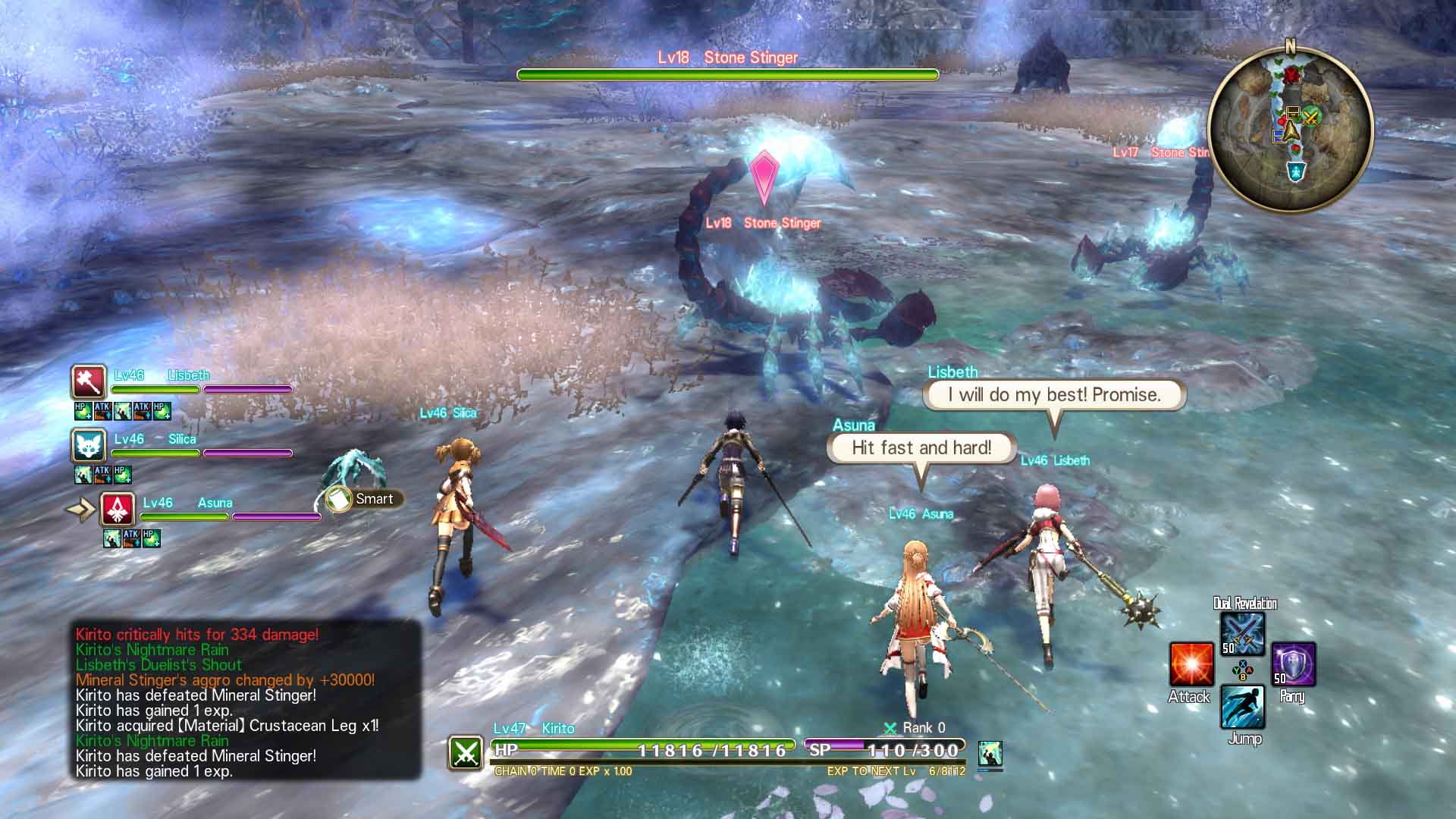Toggle Silica's HP buff icon
Image resolution: width=1456 pixels, height=819 pixels.
pos(124,475)
